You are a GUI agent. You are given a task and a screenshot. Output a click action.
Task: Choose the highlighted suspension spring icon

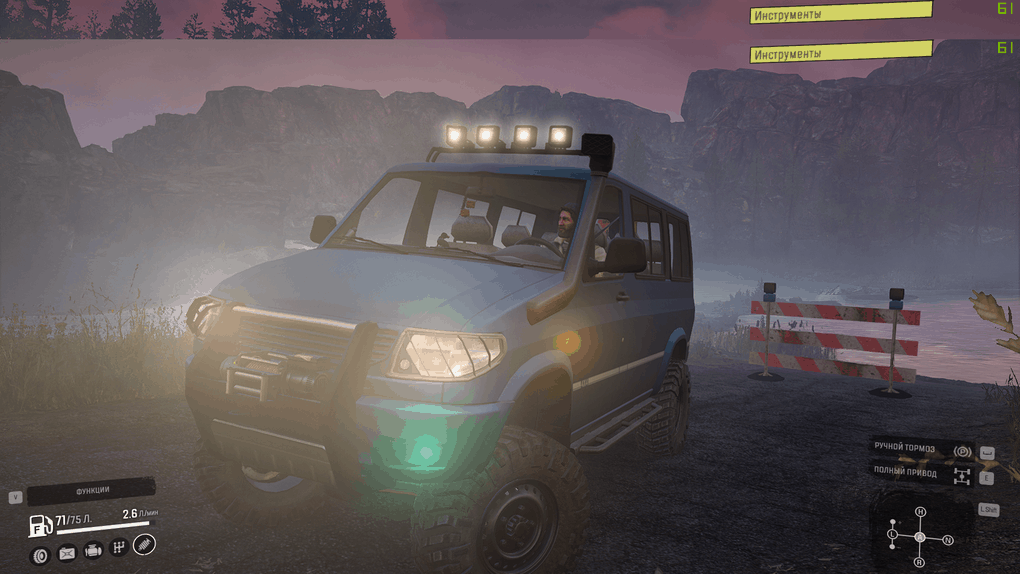click(x=144, y=544)
